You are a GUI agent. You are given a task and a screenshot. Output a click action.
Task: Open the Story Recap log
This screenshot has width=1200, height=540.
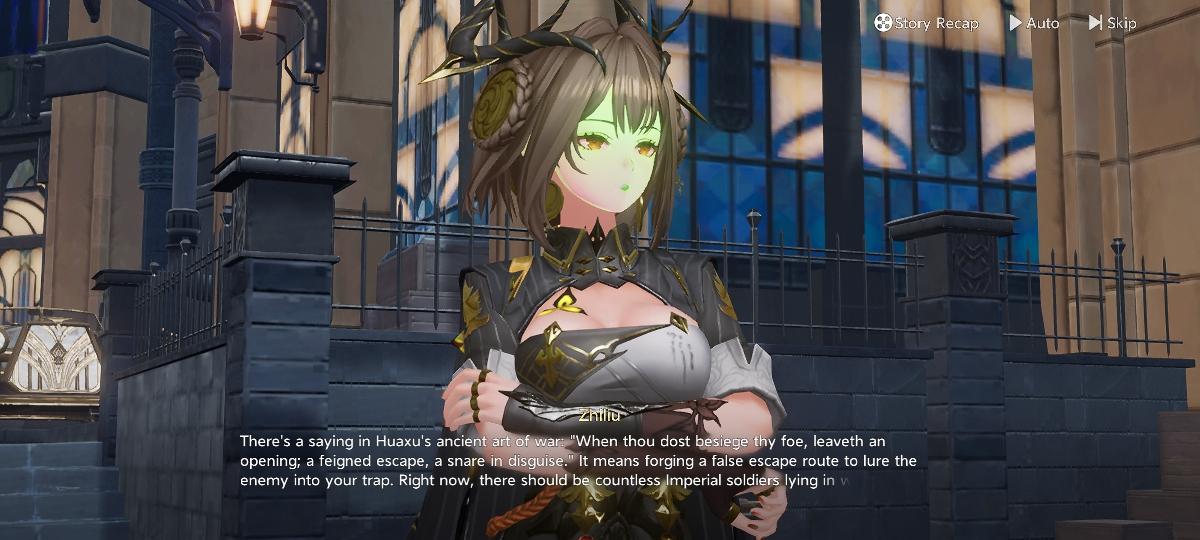coord(926,23)
